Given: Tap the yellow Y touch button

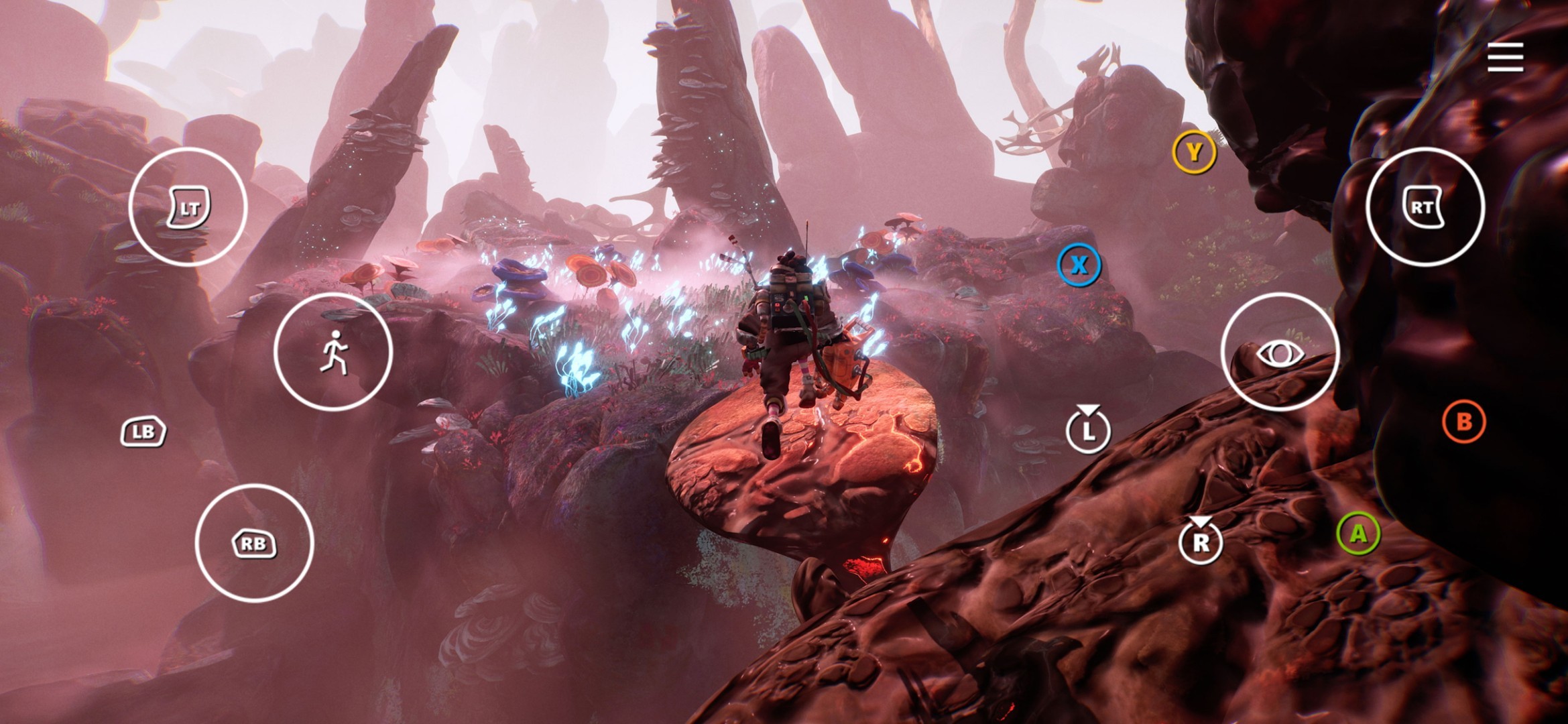Looking at the screenshot, I should (1194, 153).
